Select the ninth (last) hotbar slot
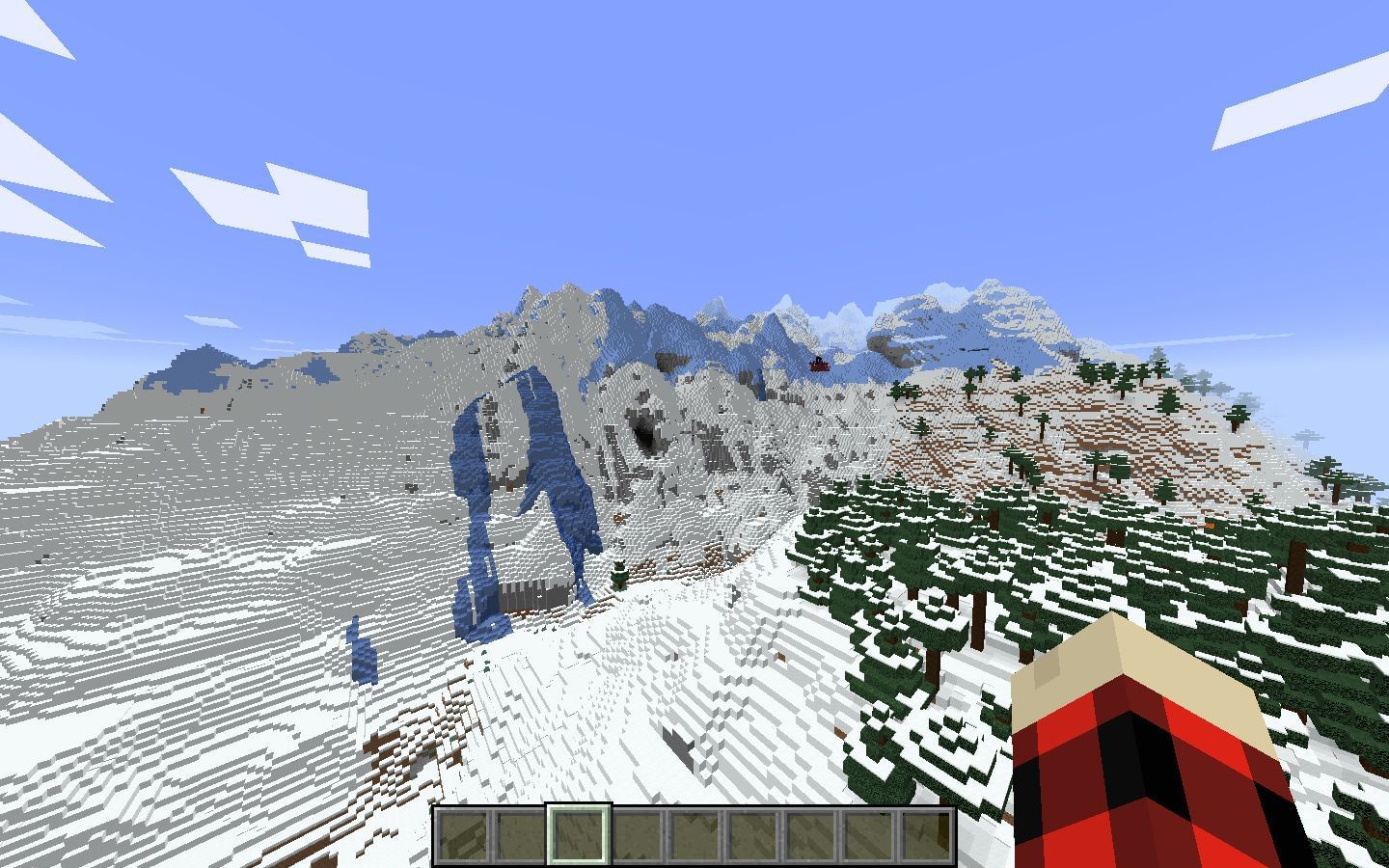Viewport: 1389px width, 868px height. (x=925, y=835)
